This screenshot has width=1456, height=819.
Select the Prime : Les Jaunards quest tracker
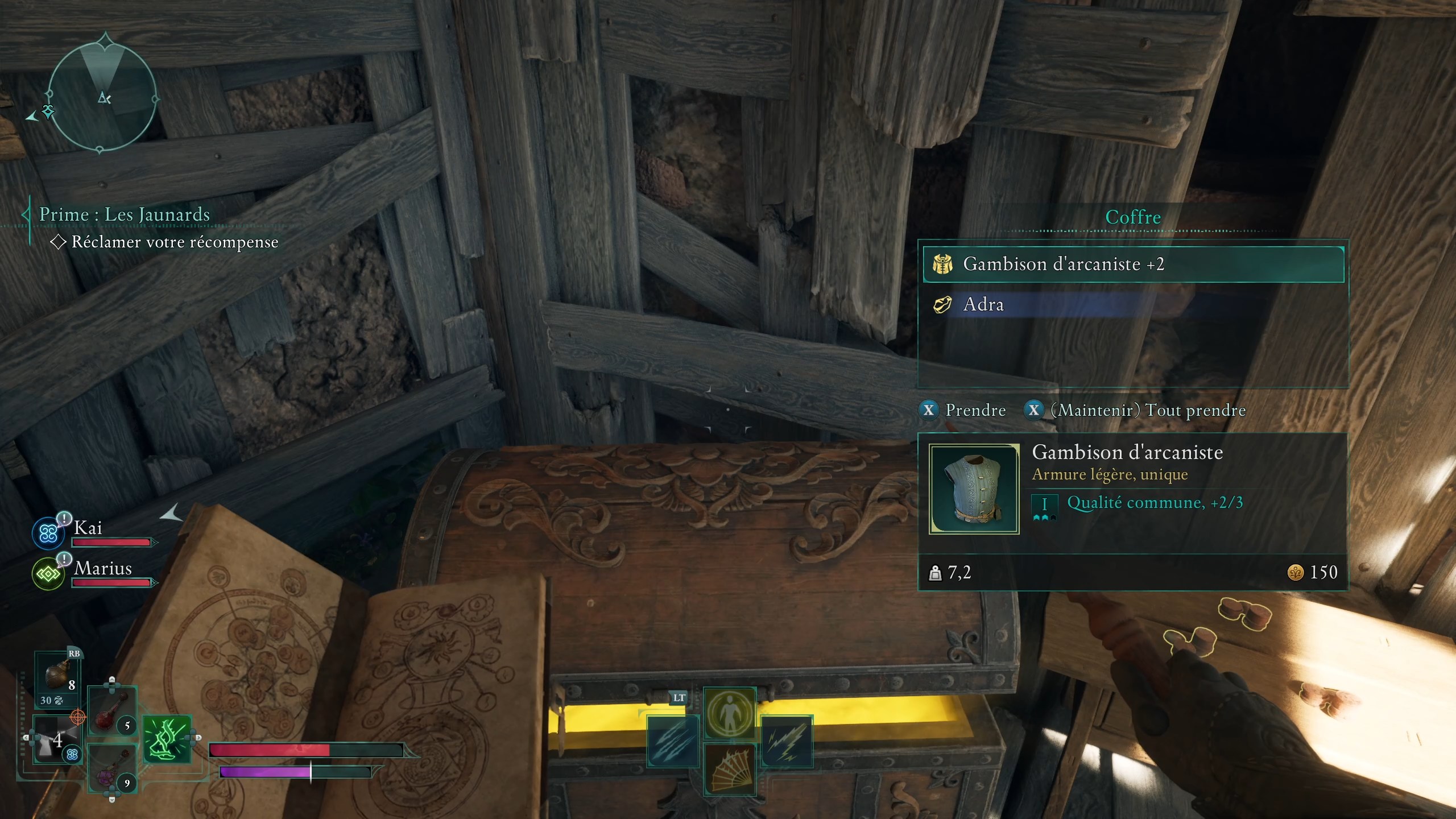click(x=125, y=215)
